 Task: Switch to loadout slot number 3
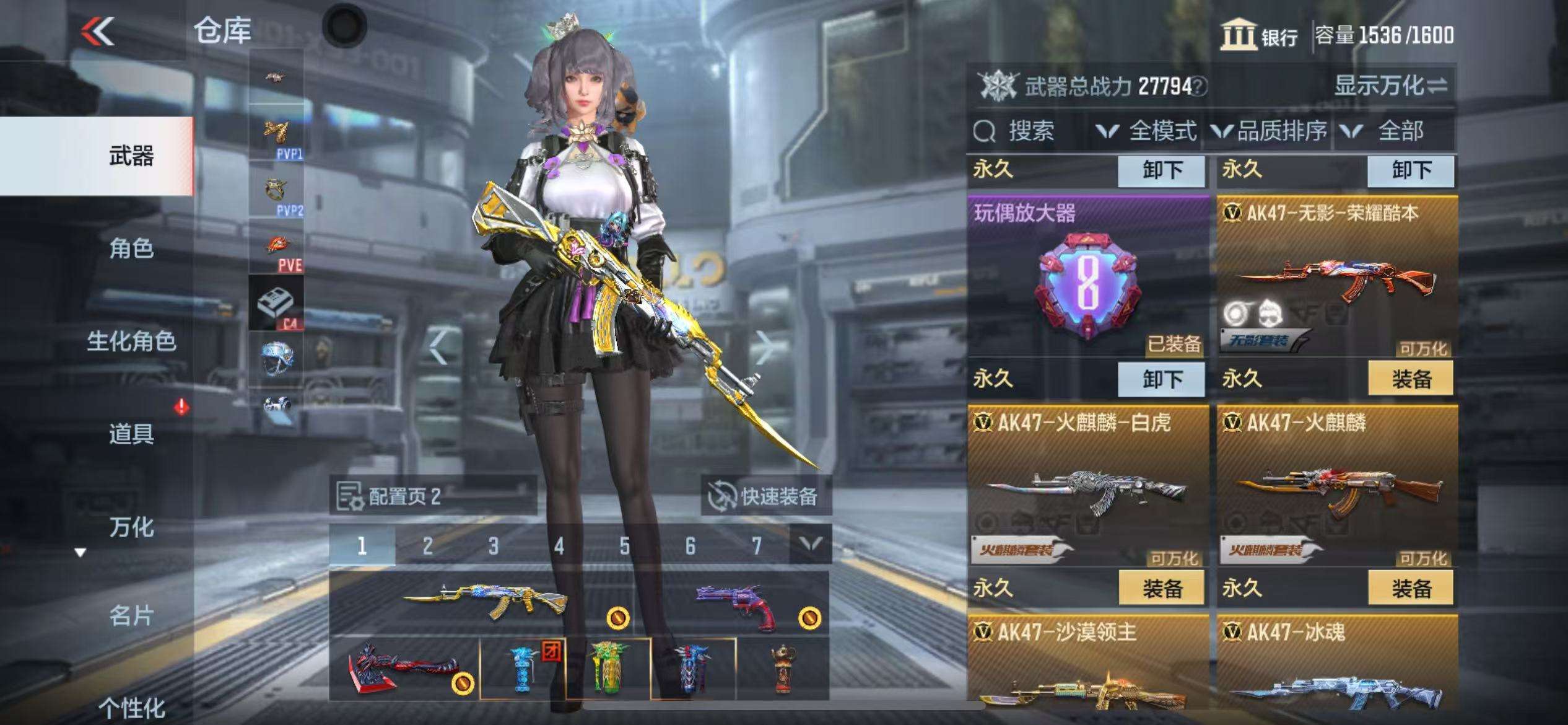point(493,546)
